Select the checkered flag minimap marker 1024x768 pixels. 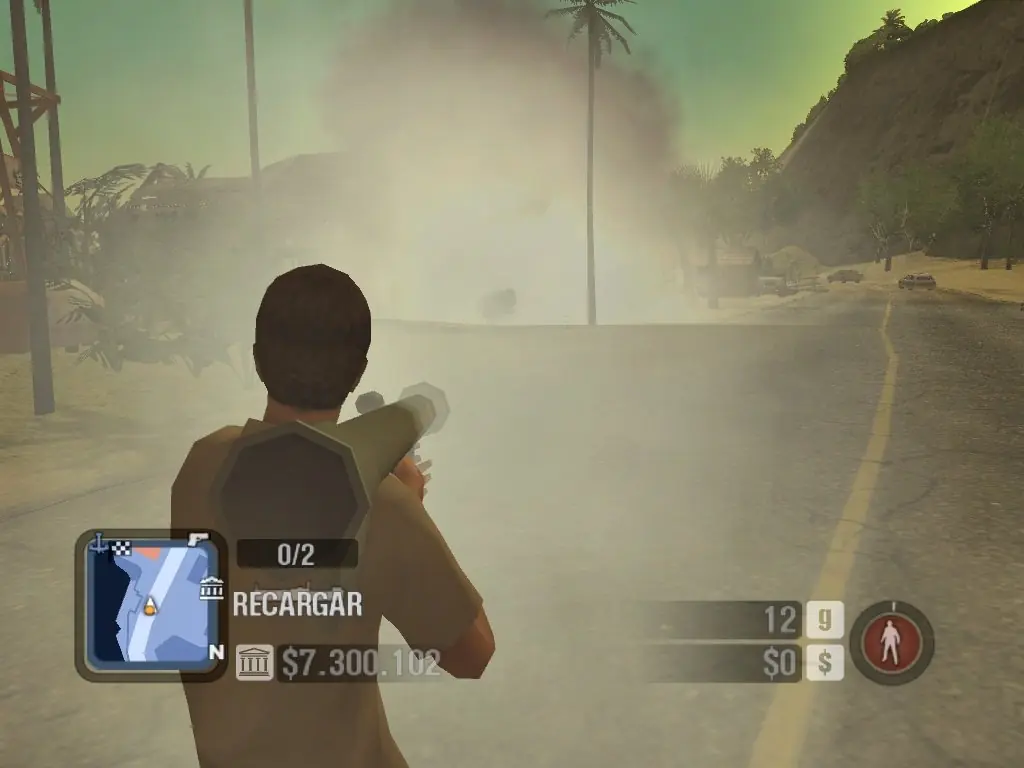[122, 546]
